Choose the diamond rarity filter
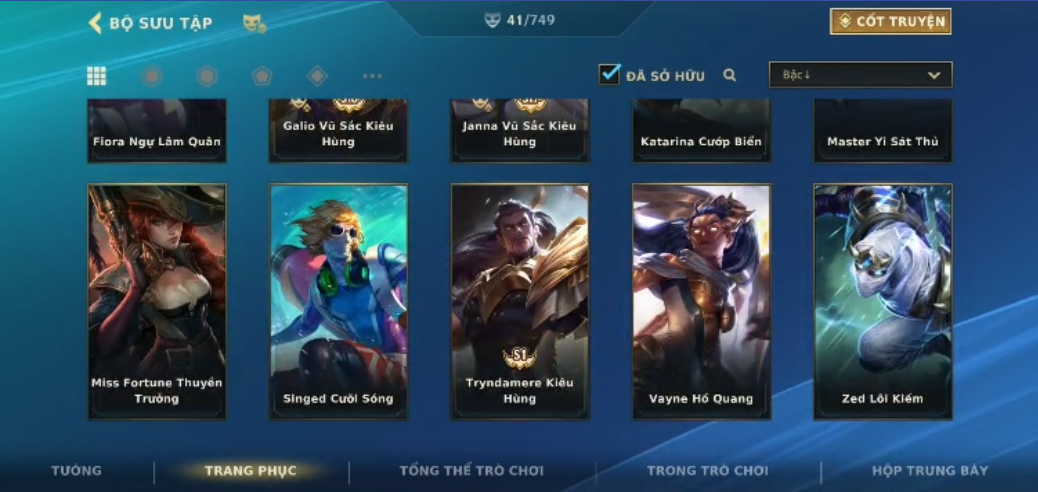 [317, 76]
